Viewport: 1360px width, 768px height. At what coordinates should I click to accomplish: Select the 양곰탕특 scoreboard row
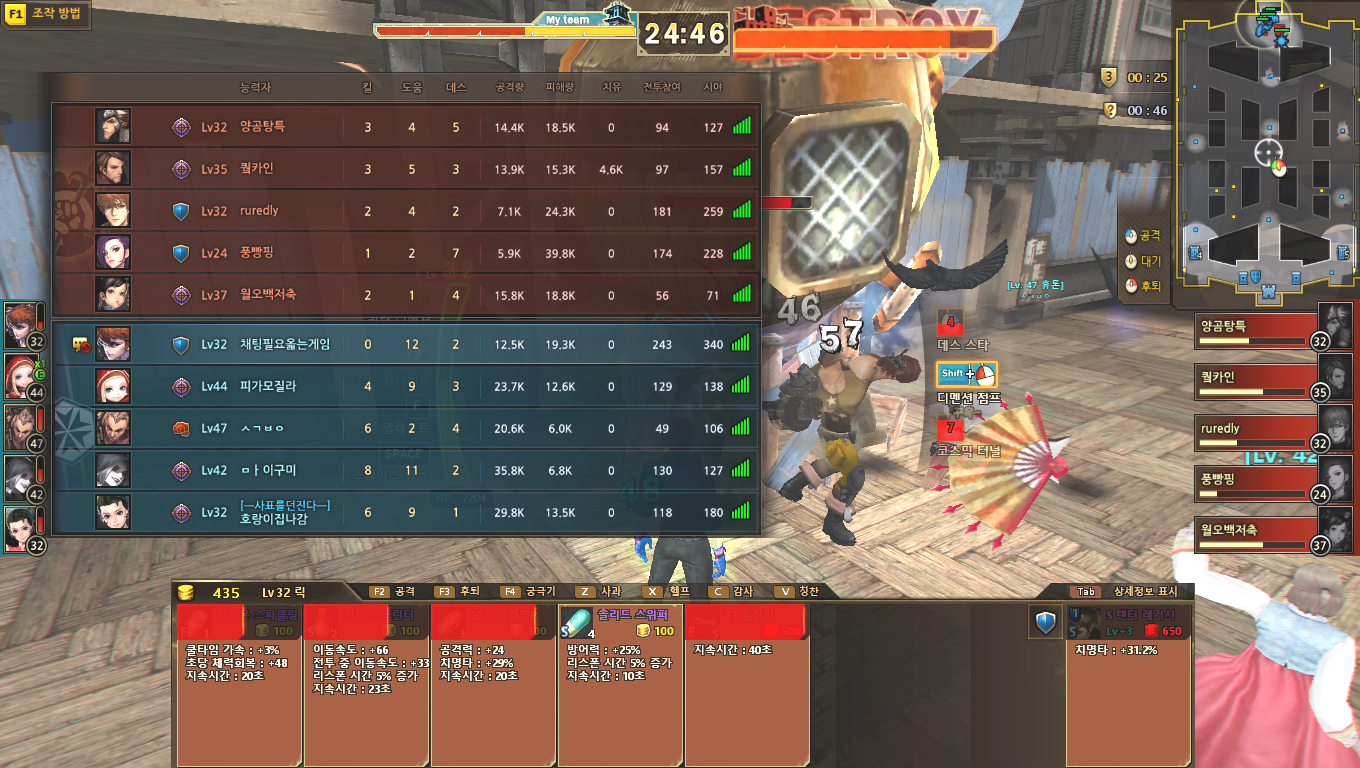tap(405, 127)
